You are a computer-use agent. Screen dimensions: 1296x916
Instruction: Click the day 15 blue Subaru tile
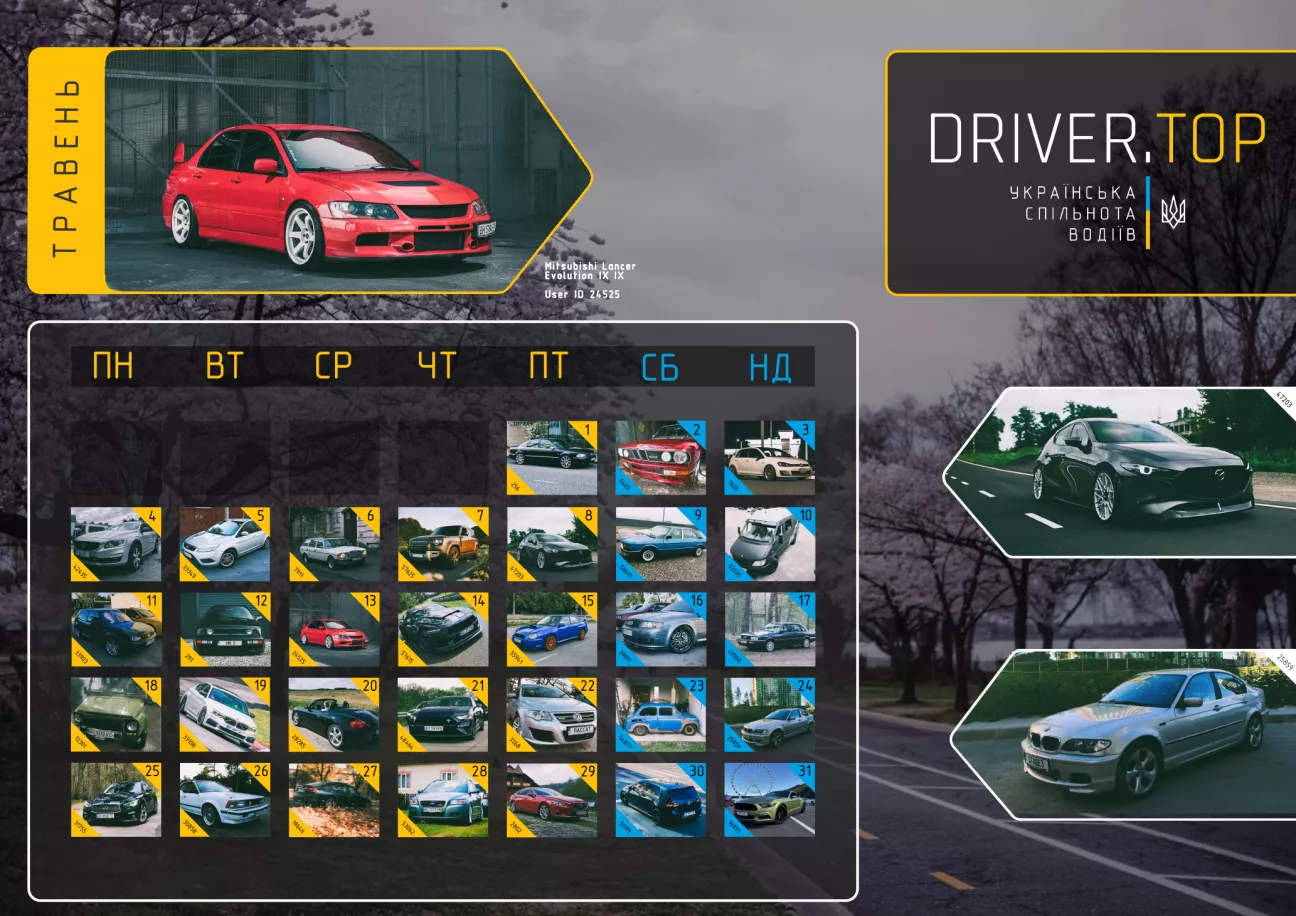(551, 630)
